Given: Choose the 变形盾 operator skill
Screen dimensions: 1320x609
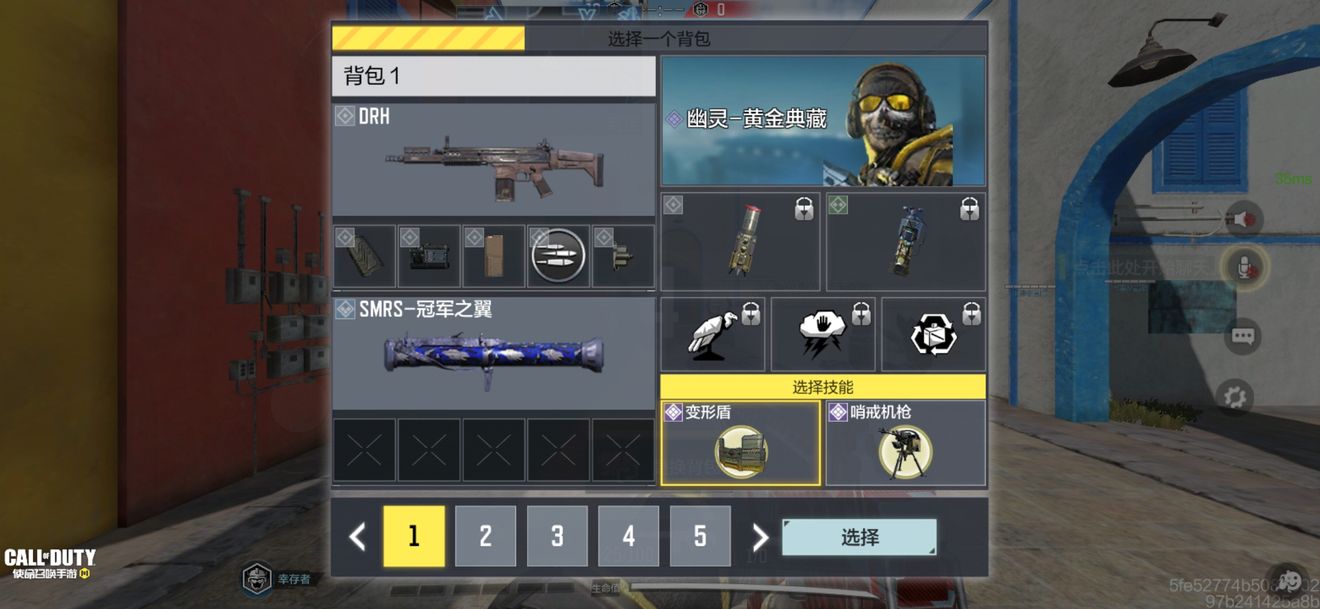Looking at the screenshot, I should click(740, 443).
